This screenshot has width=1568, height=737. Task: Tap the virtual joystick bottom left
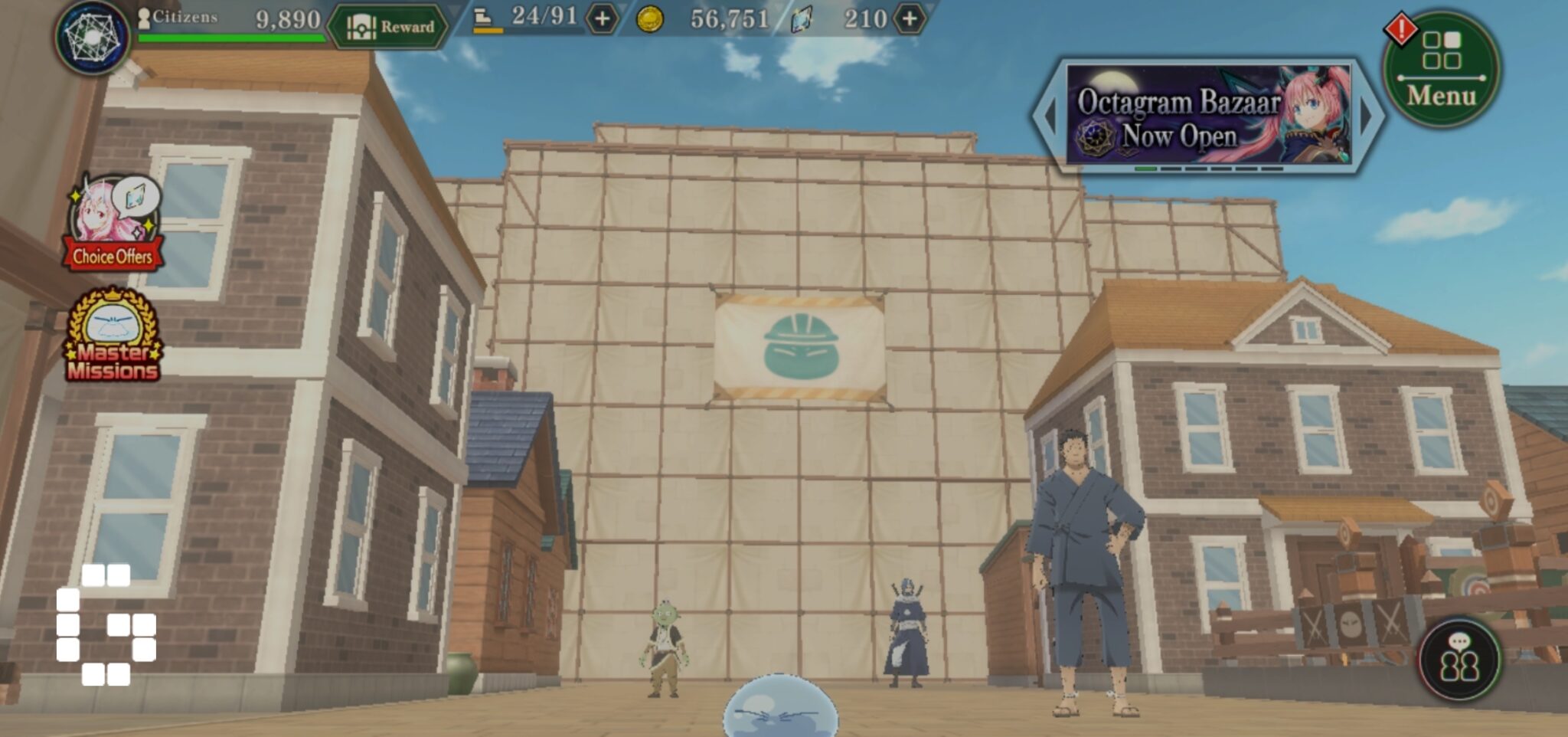pos(107,624)
